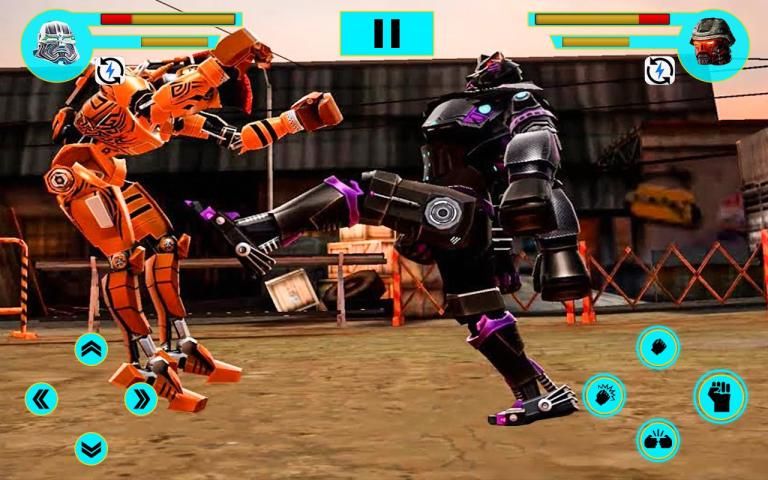768x480 pixels.
Task: Tap the up double-chevron movement button
Action: point(91,349)
